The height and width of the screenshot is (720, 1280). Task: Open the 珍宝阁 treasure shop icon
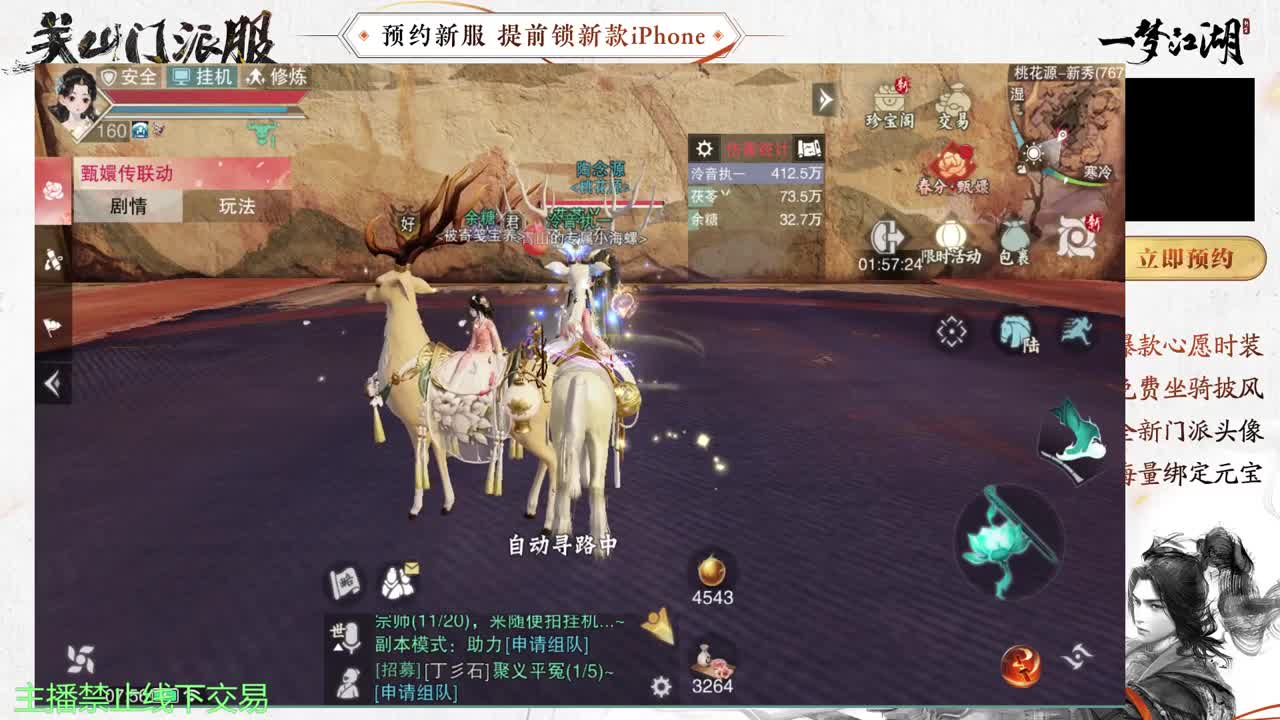[x=888, y=98]
